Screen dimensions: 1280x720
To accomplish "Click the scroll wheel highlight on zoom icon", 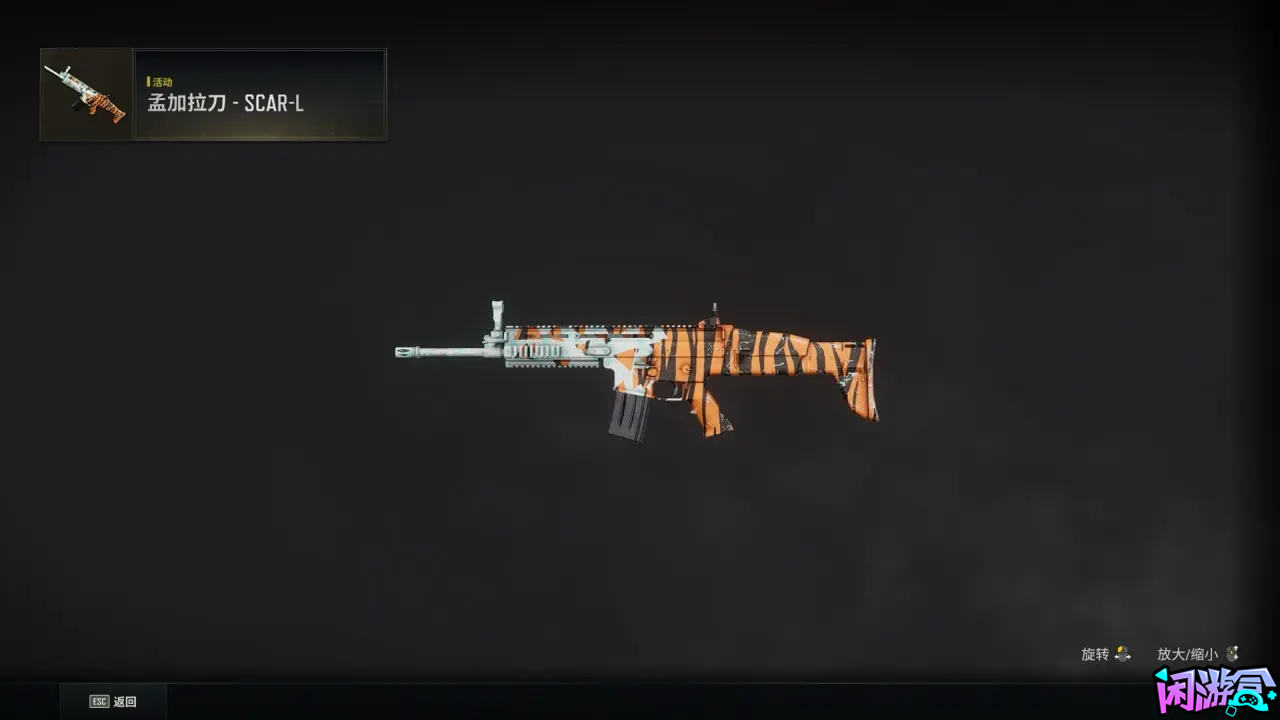I will point(1232,652).
